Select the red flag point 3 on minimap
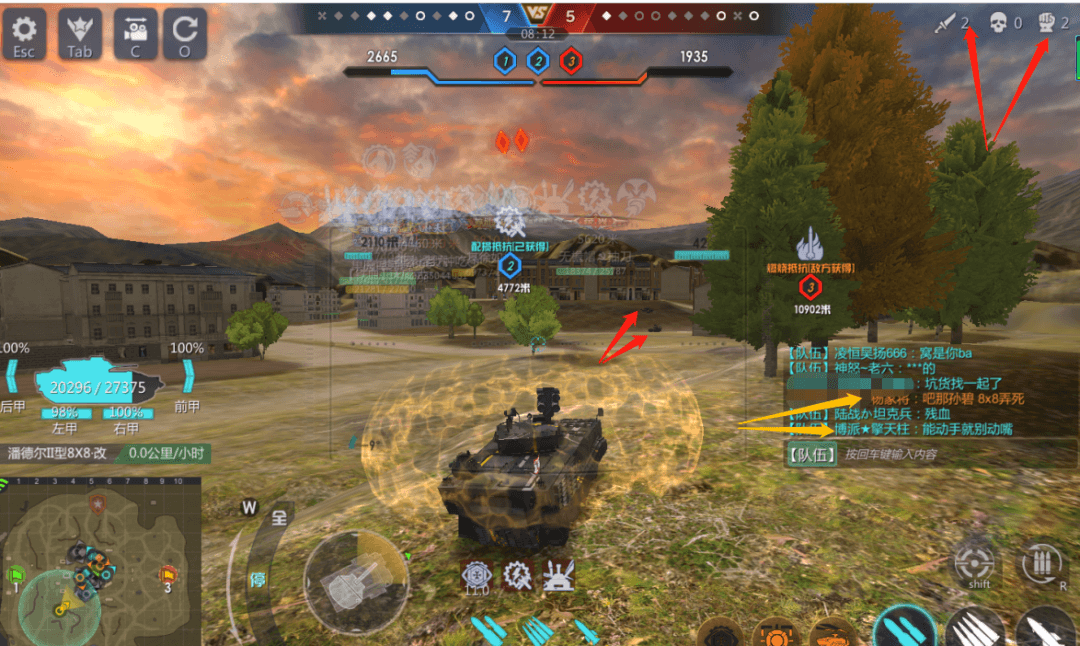Viewport: 1080px width, 646px height. (x=168, y=576)
